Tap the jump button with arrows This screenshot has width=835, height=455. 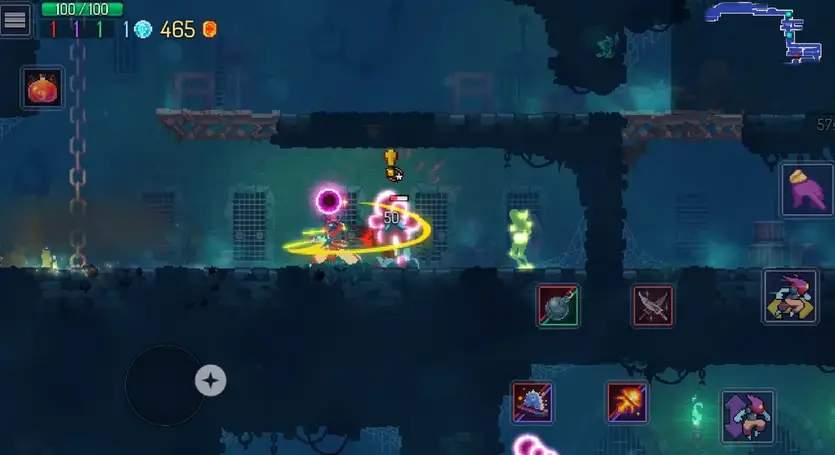pos(747,416)
